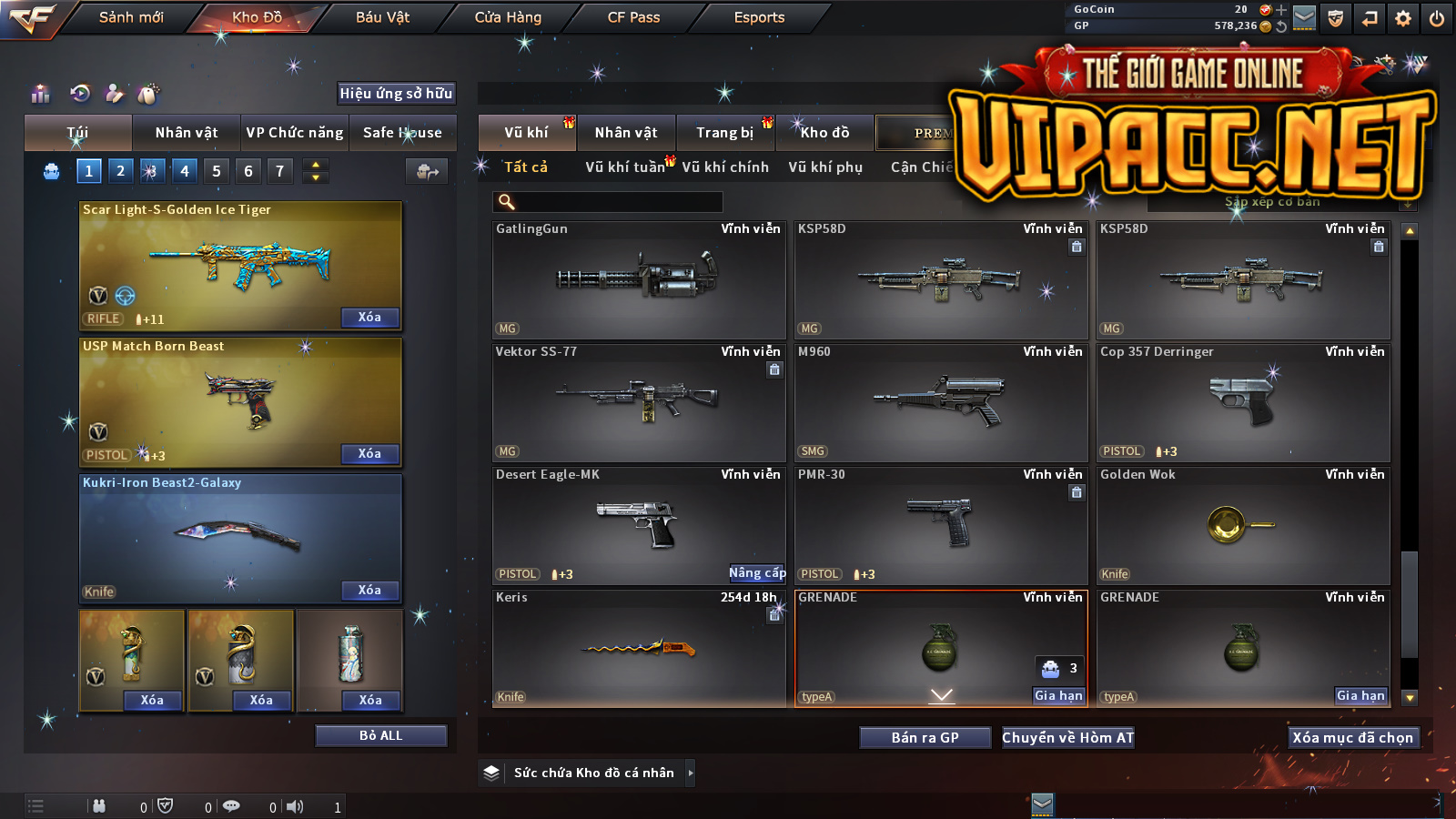Viewport: 1456px width, 819px height.
Task: Click the Bỏ ALL button
Action: pyautogui.click(x=380, y=735)
